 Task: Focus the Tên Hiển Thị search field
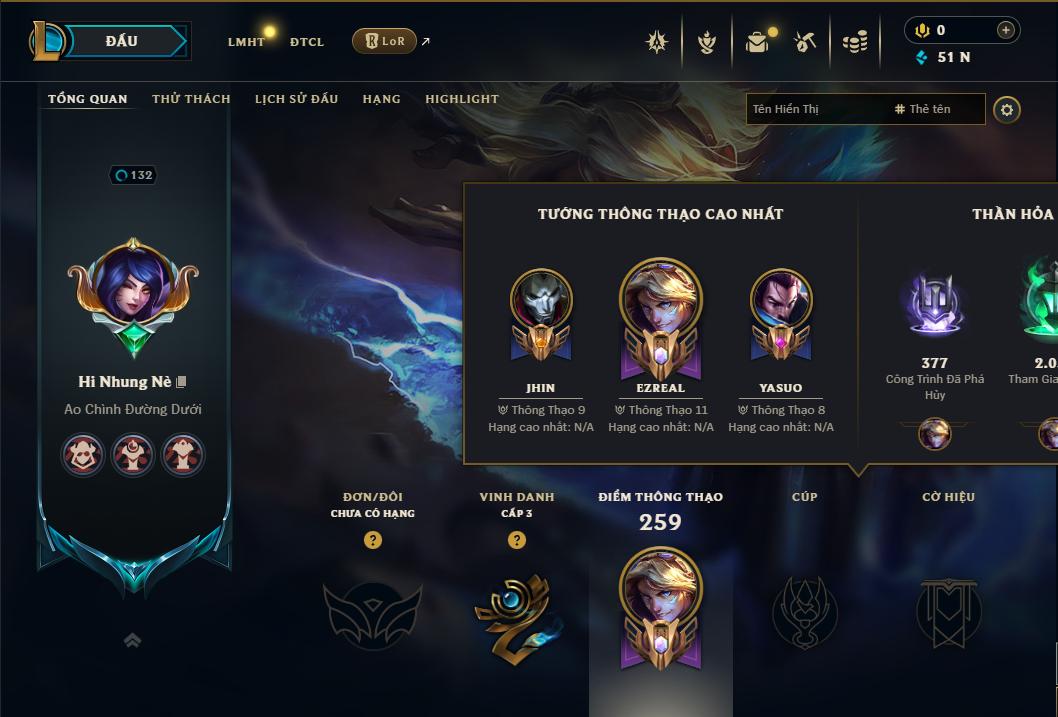[815, 109]
